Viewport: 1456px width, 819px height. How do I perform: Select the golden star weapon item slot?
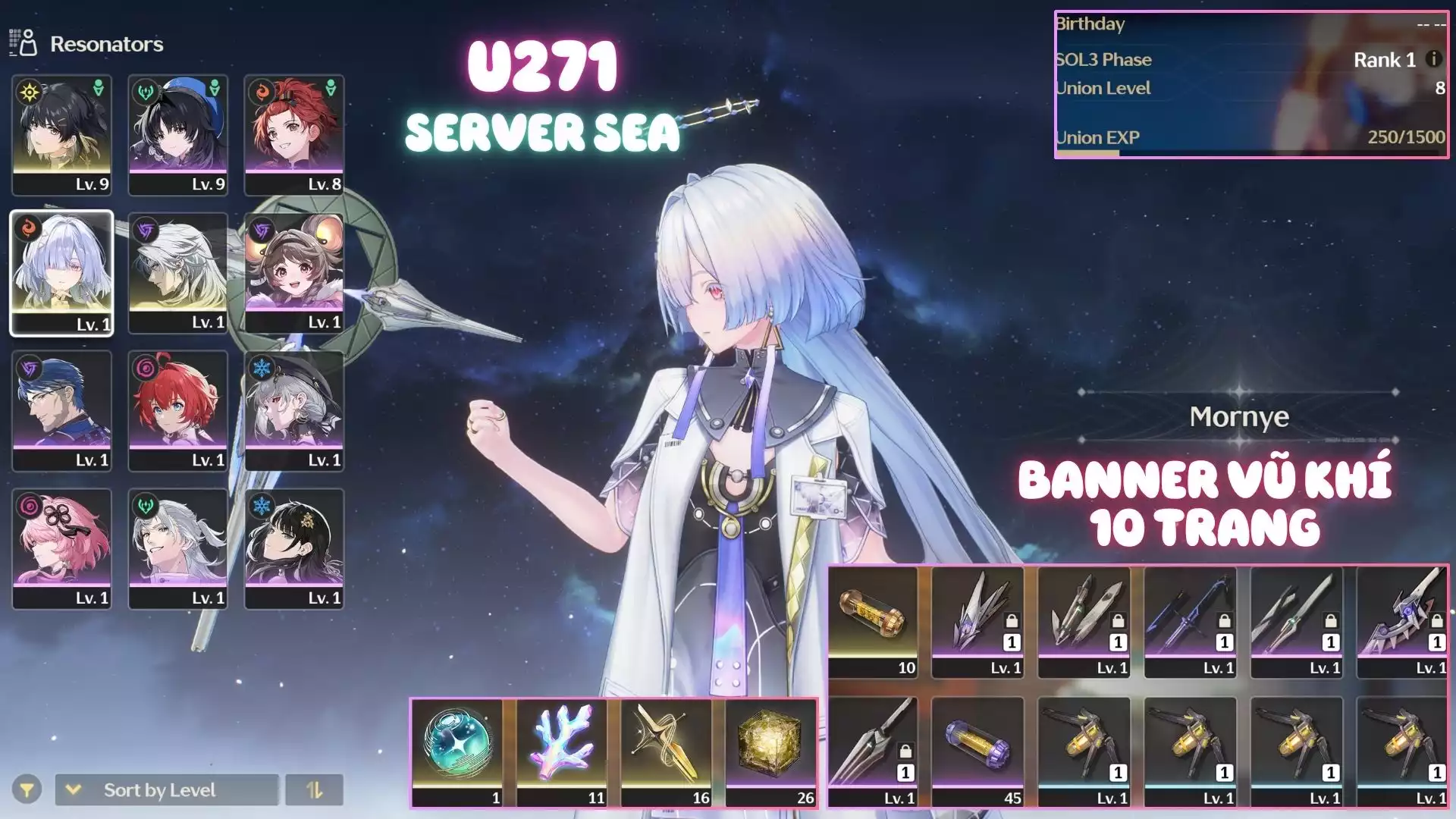click(666, 752)
